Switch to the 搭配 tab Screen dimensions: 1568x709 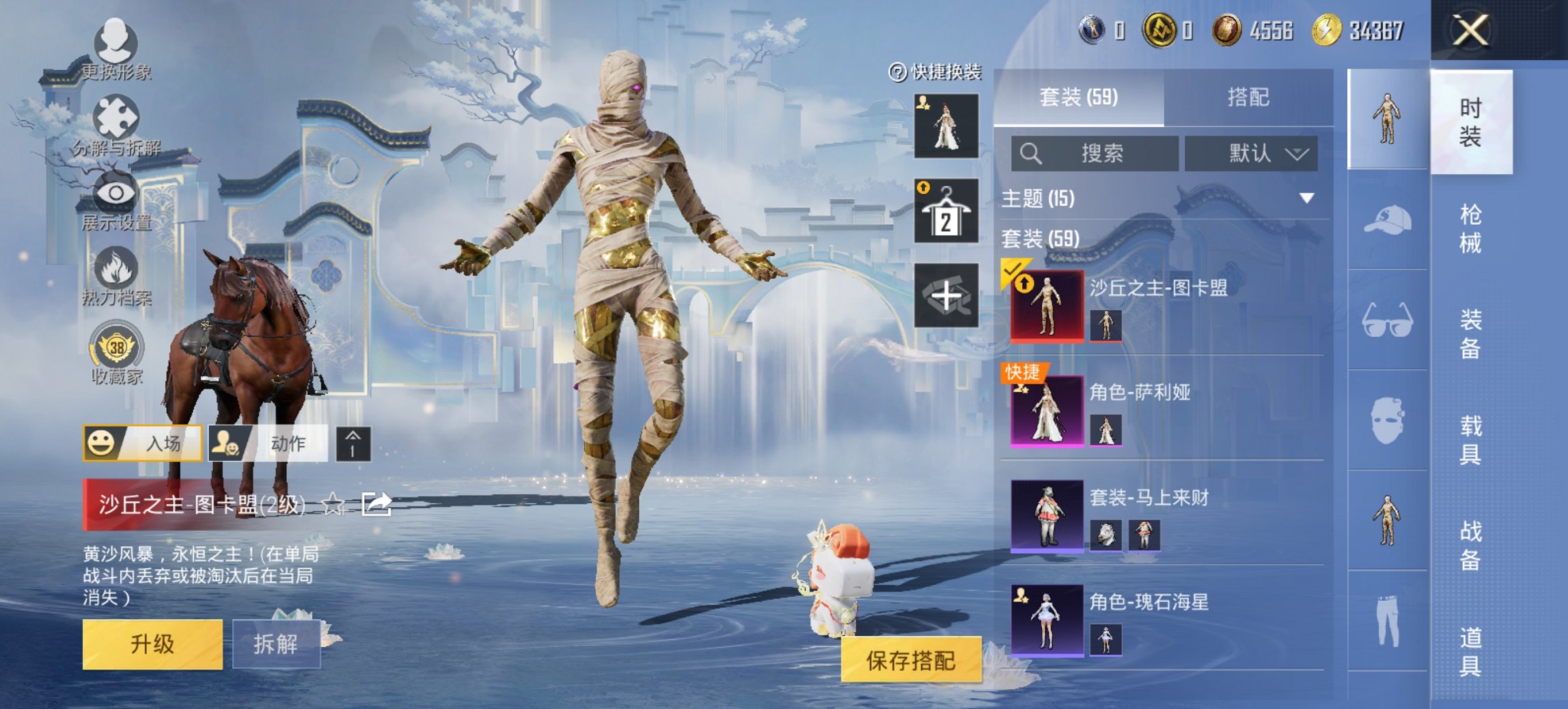(1248, 98)
